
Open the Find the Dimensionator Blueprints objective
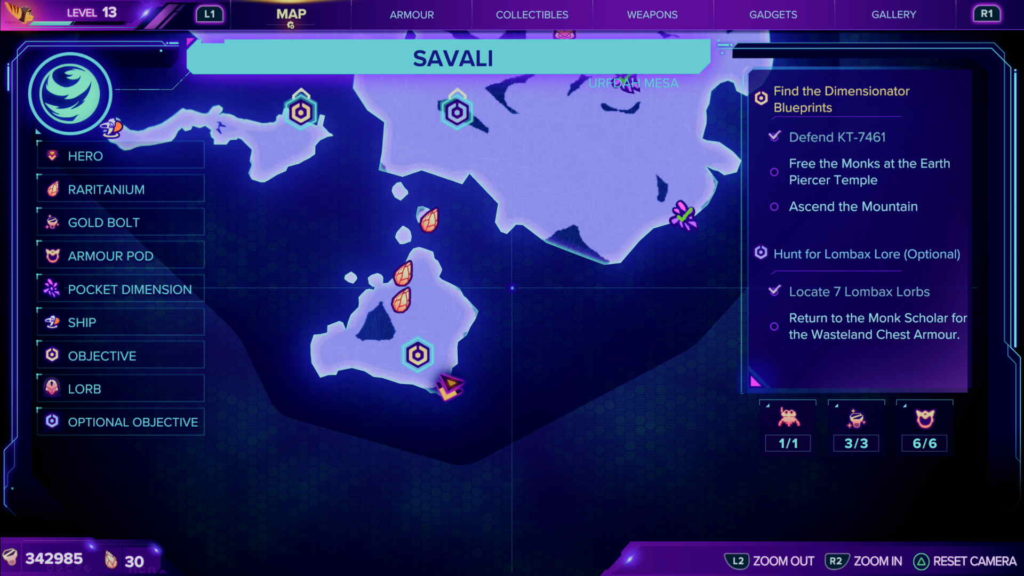[x=840, y=99]
